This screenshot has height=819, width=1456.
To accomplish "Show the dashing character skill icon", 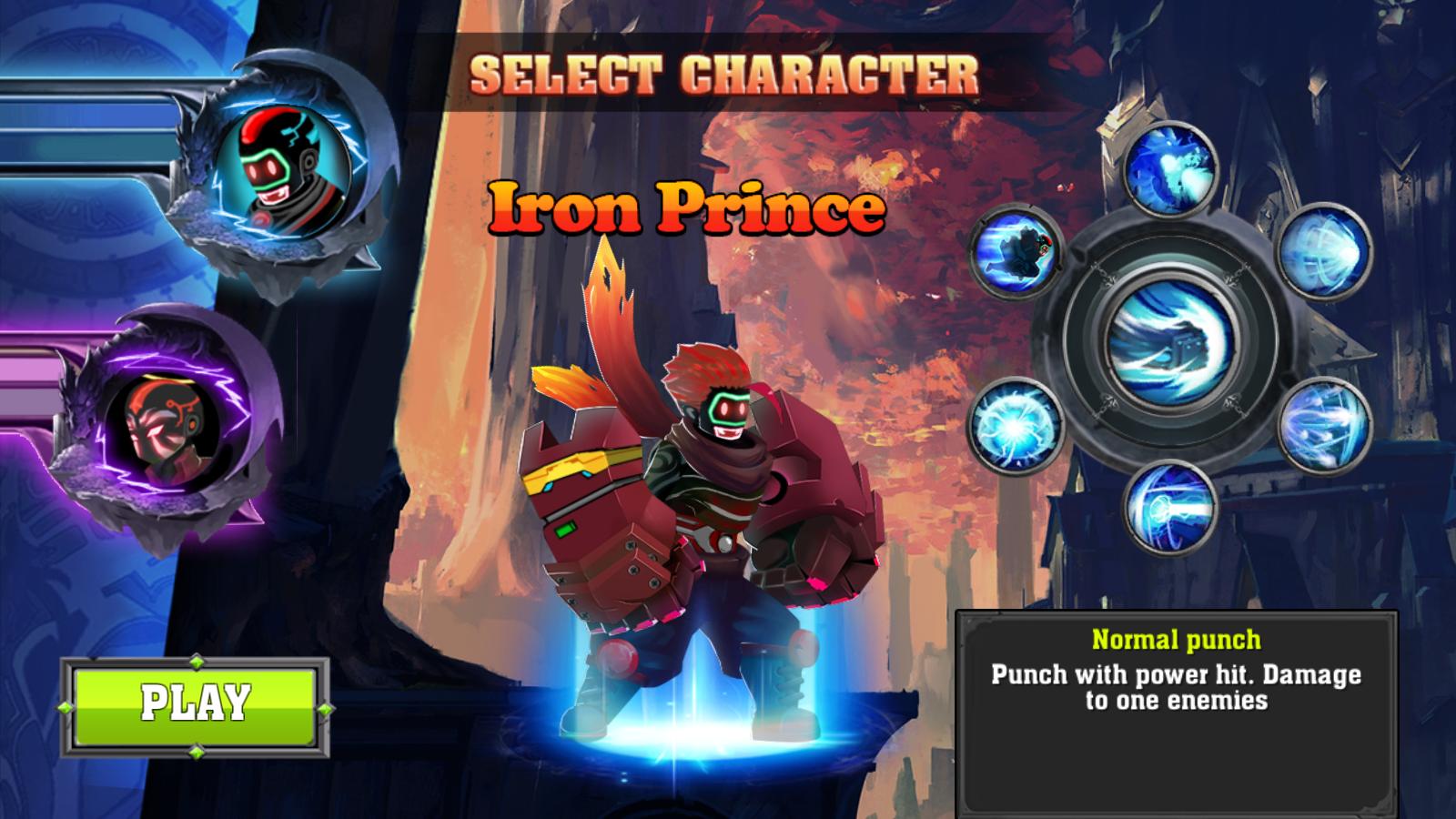I will 1016,248.
